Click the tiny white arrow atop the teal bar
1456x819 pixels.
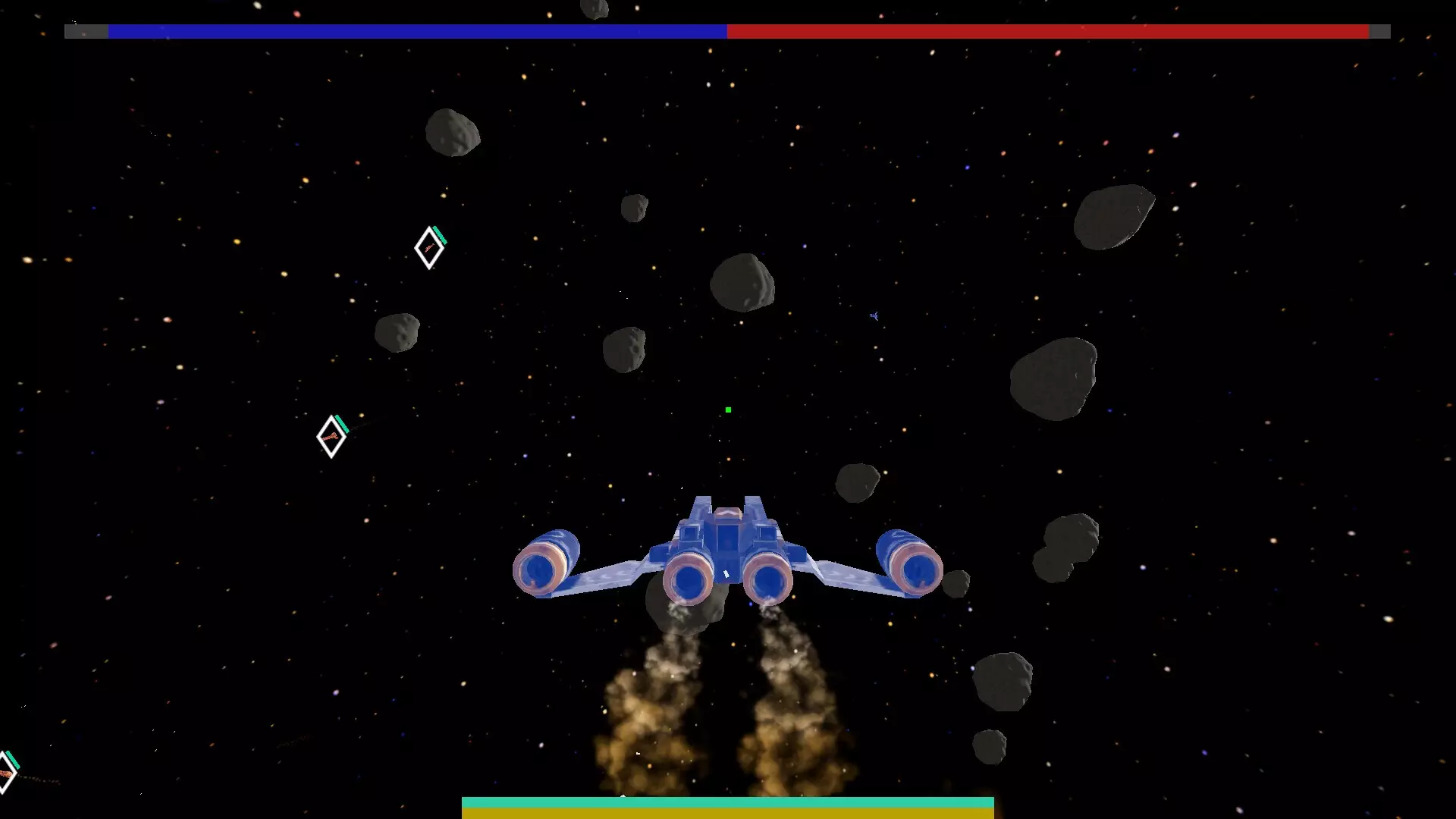[x=623, y=795]
